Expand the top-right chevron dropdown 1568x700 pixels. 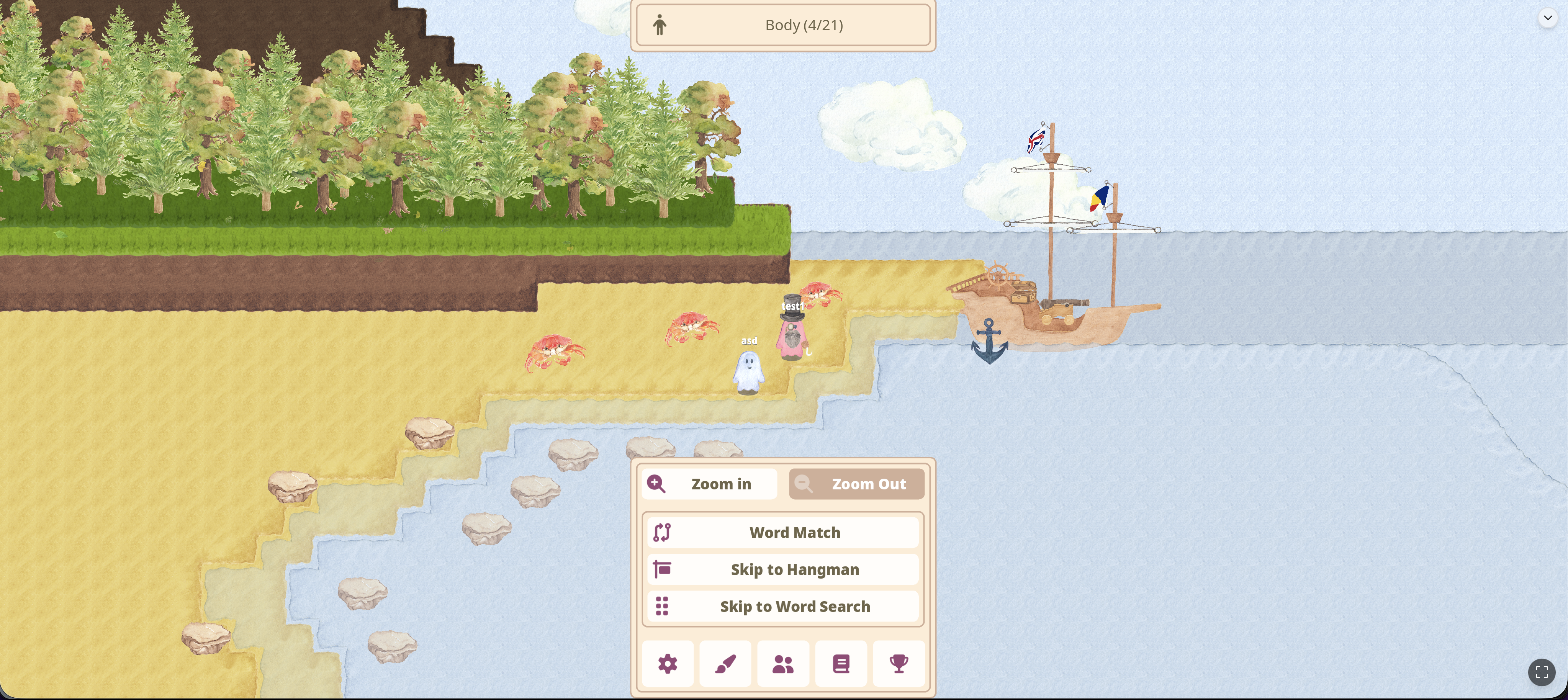click(x=1547, y=18)
